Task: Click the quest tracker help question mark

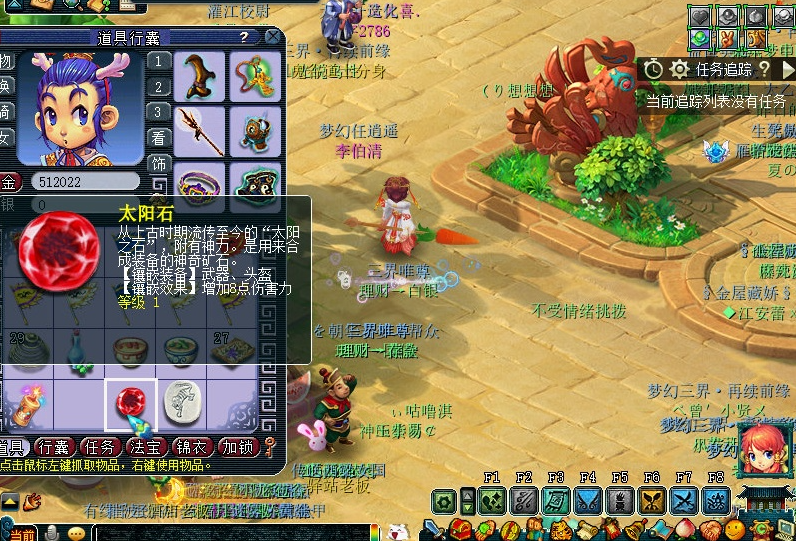Action: 765,69
